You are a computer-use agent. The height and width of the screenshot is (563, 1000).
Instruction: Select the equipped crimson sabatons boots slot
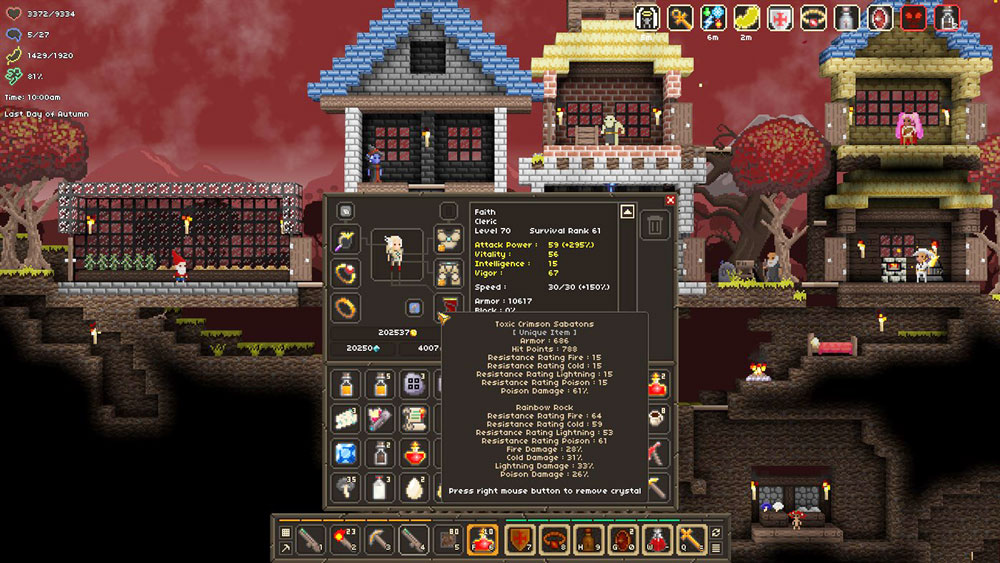(x=447, y=306)
